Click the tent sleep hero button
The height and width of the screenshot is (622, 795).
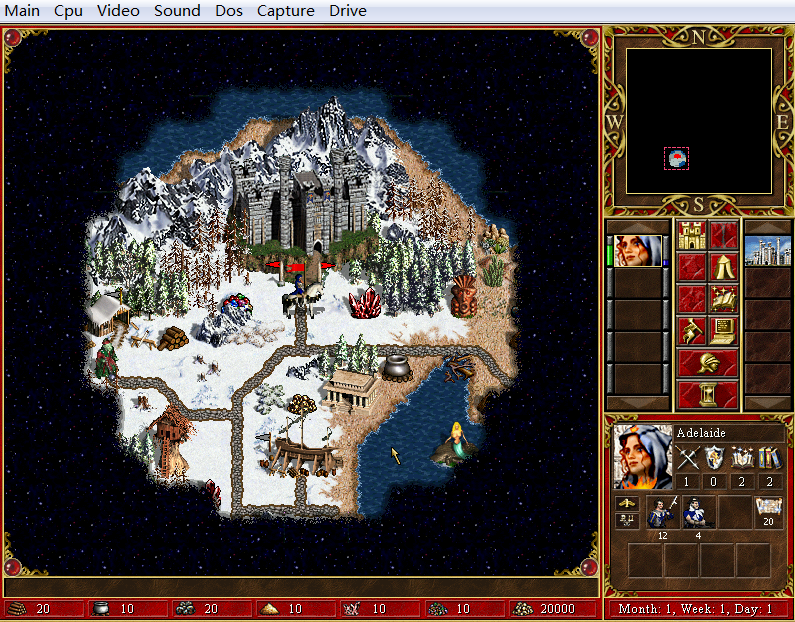pyautogui.click(x=724, y=266)
